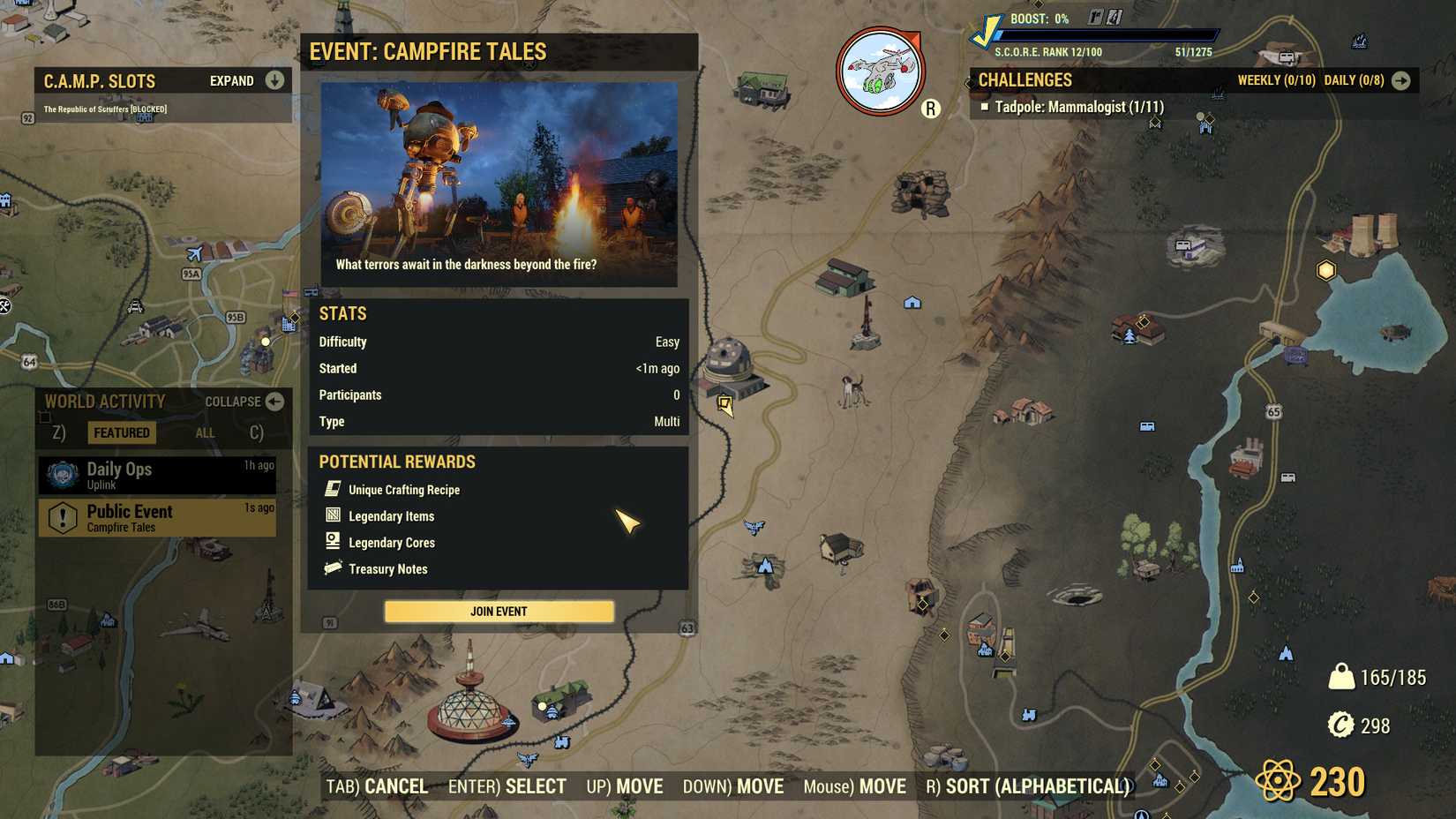
Task: Select the carry weight icon near 165/185
Action: (1342, 678)
